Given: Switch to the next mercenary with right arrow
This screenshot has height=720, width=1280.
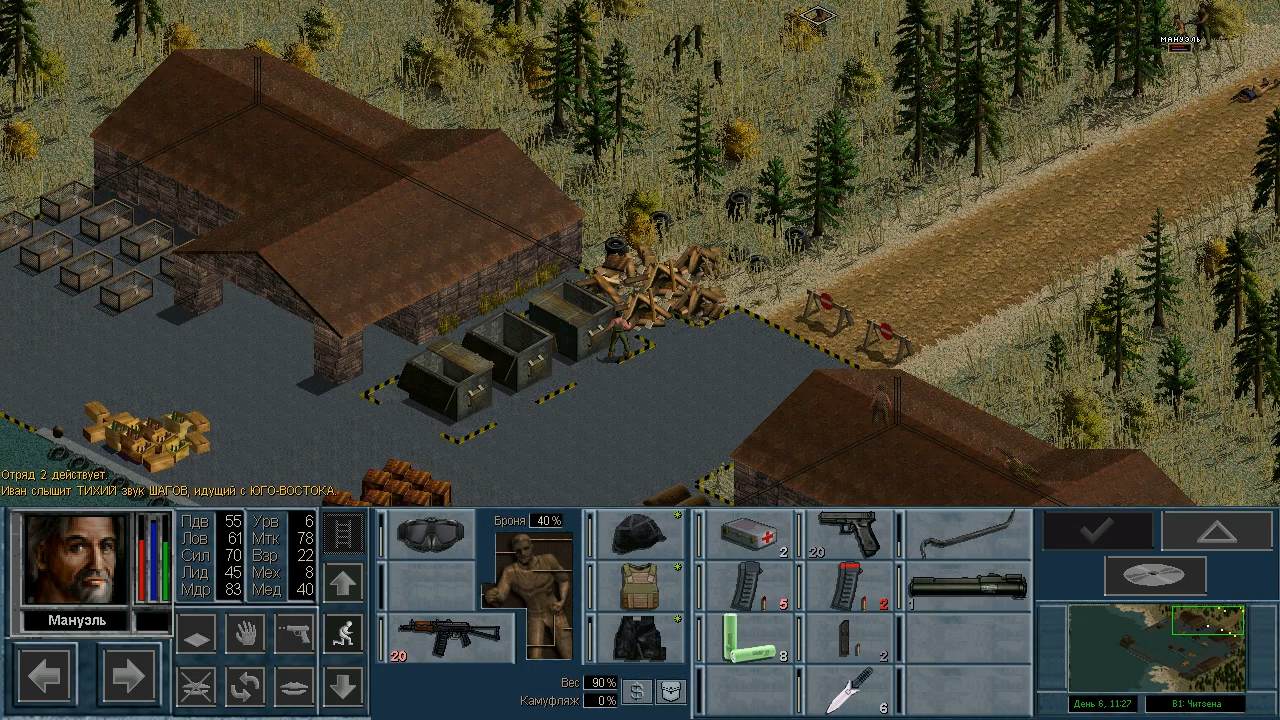Looking at the screenshot, I should 128,677.
